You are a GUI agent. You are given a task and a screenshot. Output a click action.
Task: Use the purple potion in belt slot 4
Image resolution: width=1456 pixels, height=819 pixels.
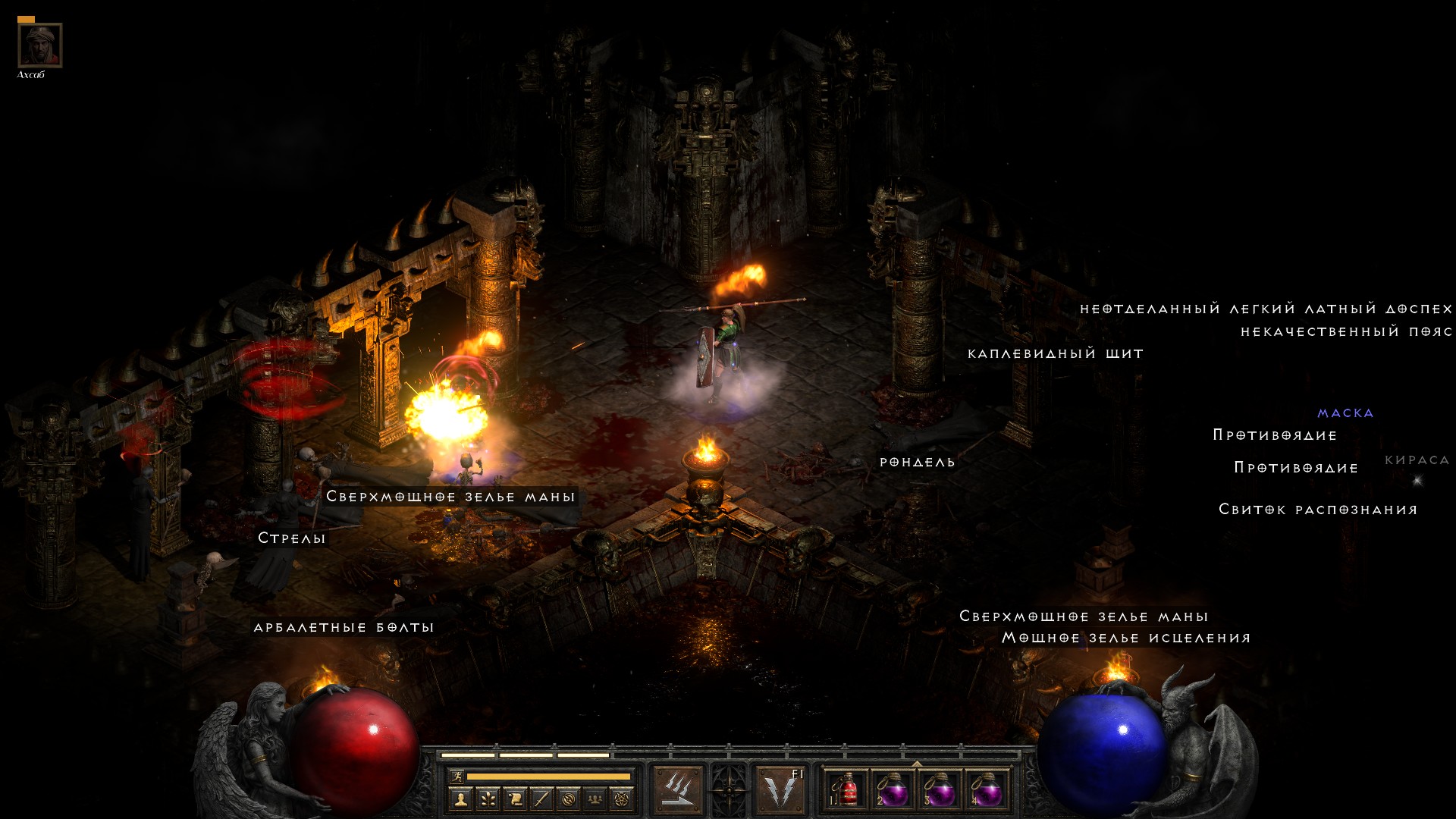click(987, 790)
